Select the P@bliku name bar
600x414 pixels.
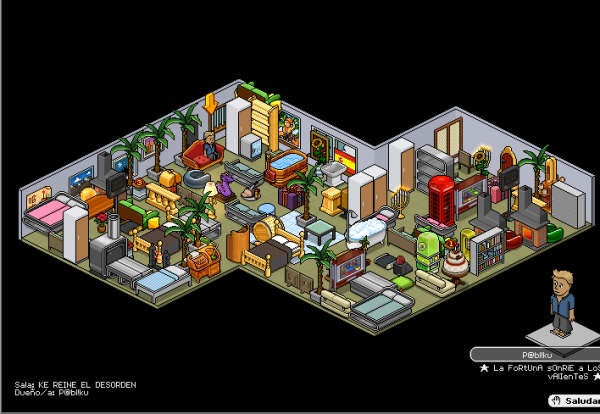(534, 354)
